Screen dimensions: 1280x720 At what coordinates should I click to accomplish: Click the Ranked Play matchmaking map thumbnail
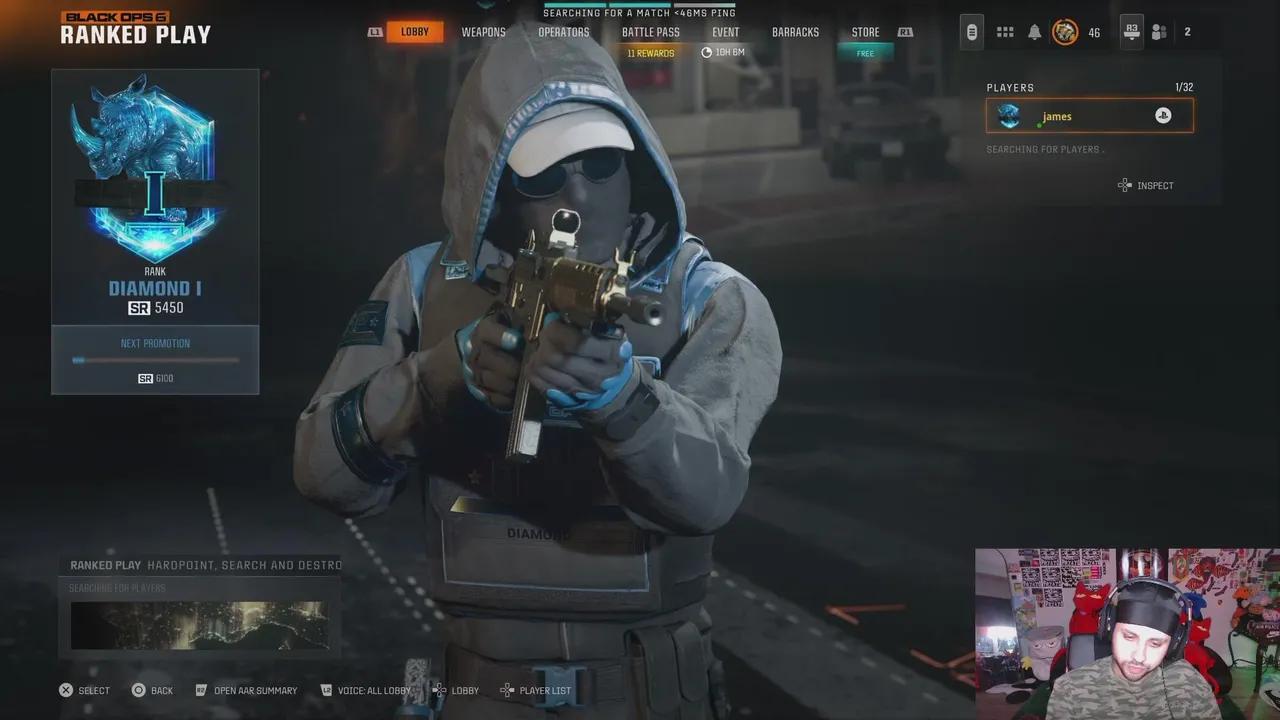point(199,625)
